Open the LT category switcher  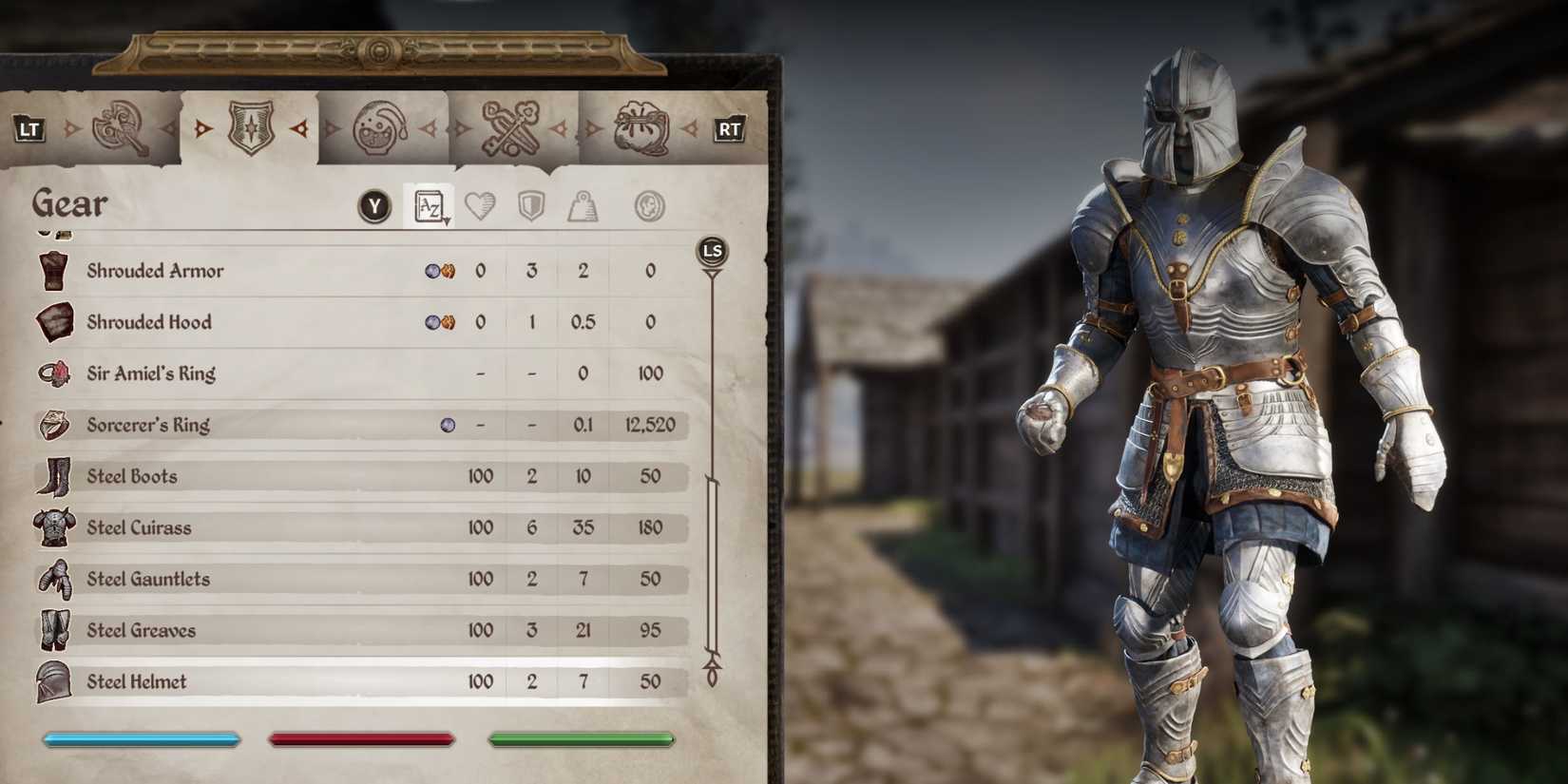[29, 126]
